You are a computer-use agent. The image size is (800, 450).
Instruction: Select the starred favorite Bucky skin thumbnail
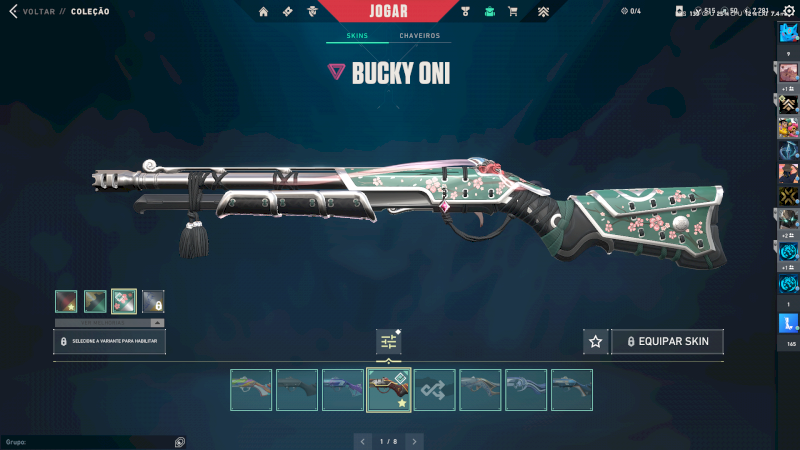coord(389,390)
